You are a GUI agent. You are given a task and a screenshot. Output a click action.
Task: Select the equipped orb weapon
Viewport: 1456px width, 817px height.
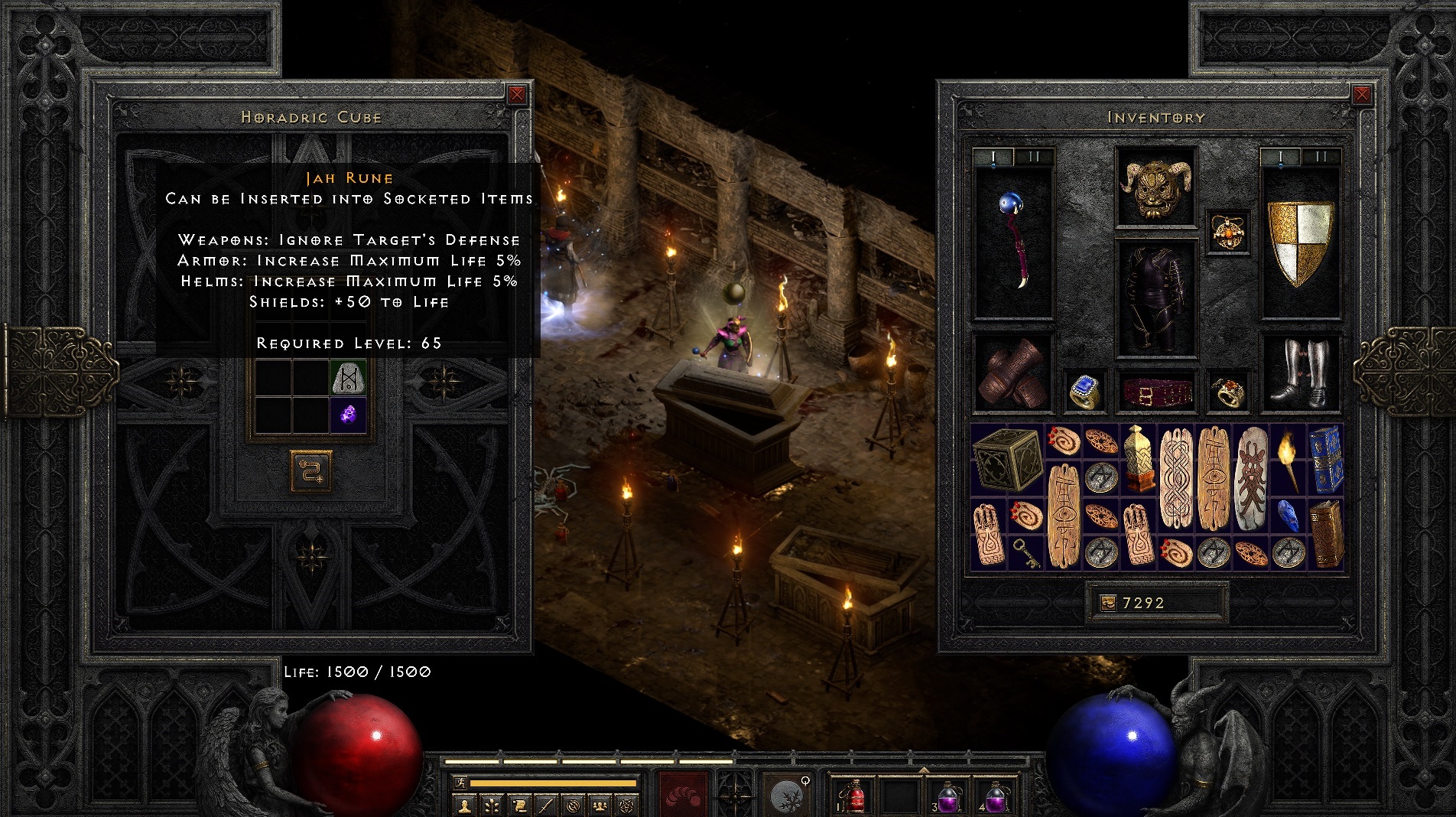click(1013, 242)
